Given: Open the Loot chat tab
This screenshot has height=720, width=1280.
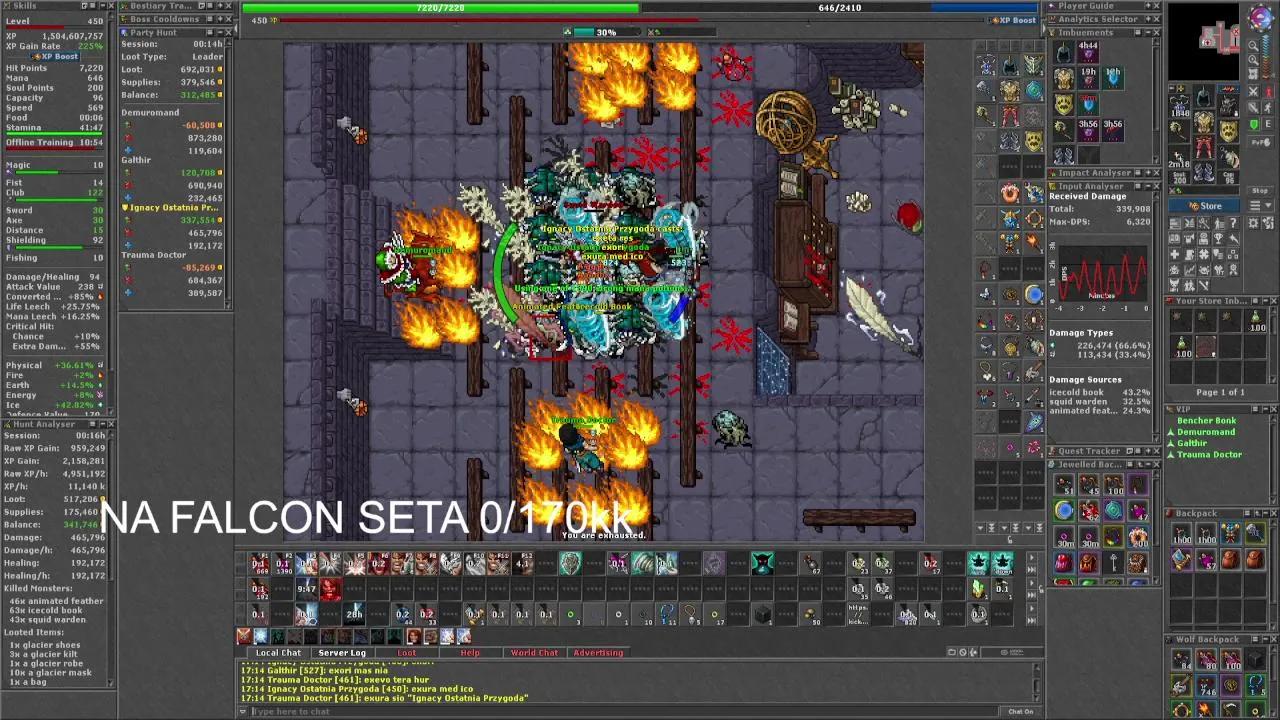Looking at the screenshot, I should pos(406,652).
